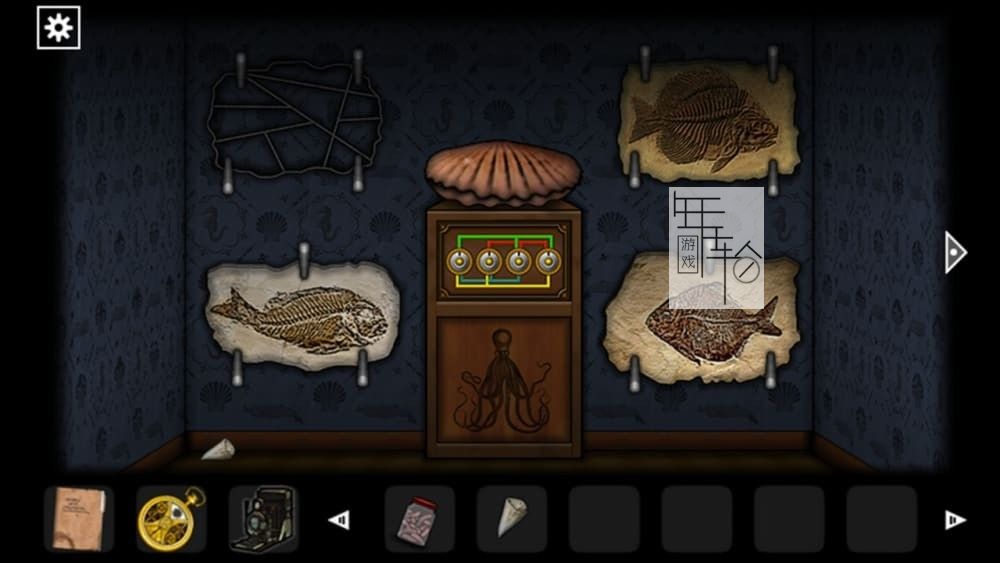The image size is (1000, 563).
Task: Open the gear settings menu
Action: pos(58,28)
